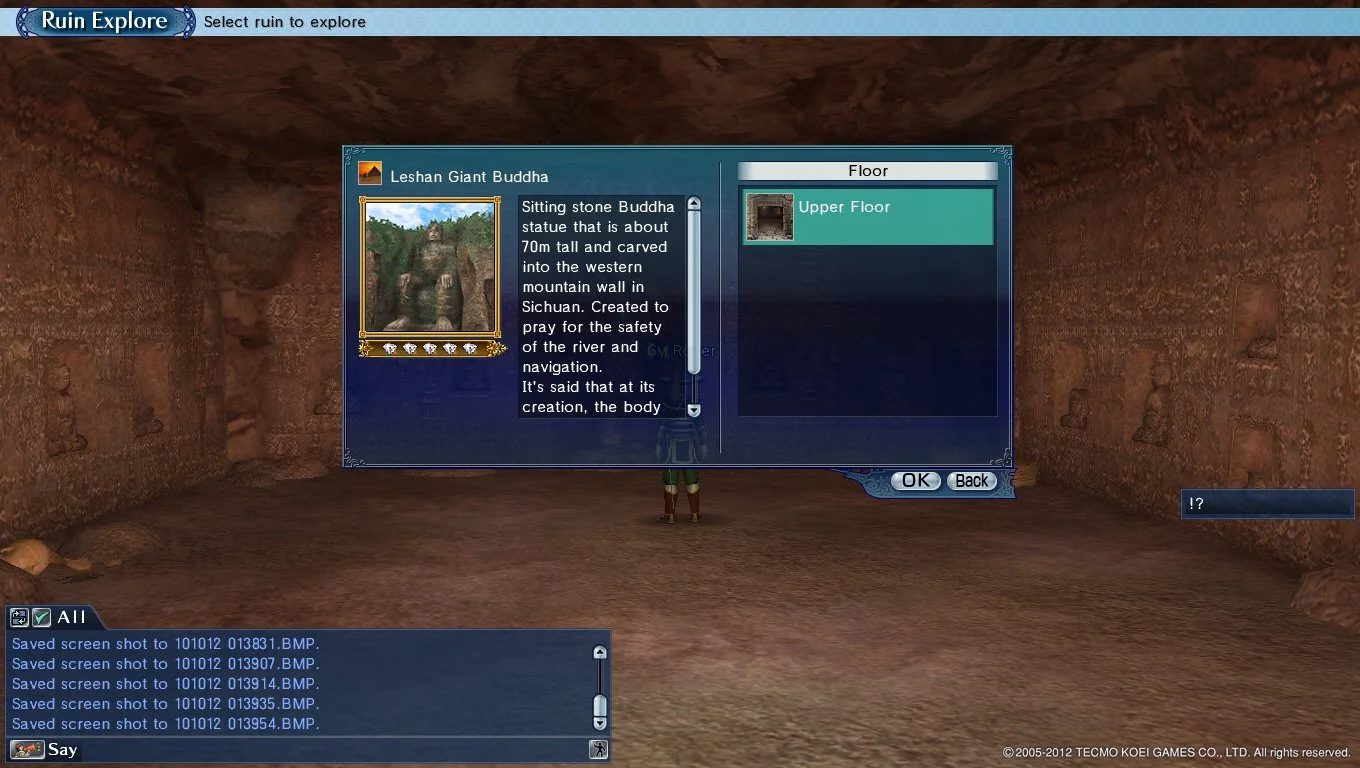
Task: Click the description scroll-down arrow
Action: tap(693, 410)
